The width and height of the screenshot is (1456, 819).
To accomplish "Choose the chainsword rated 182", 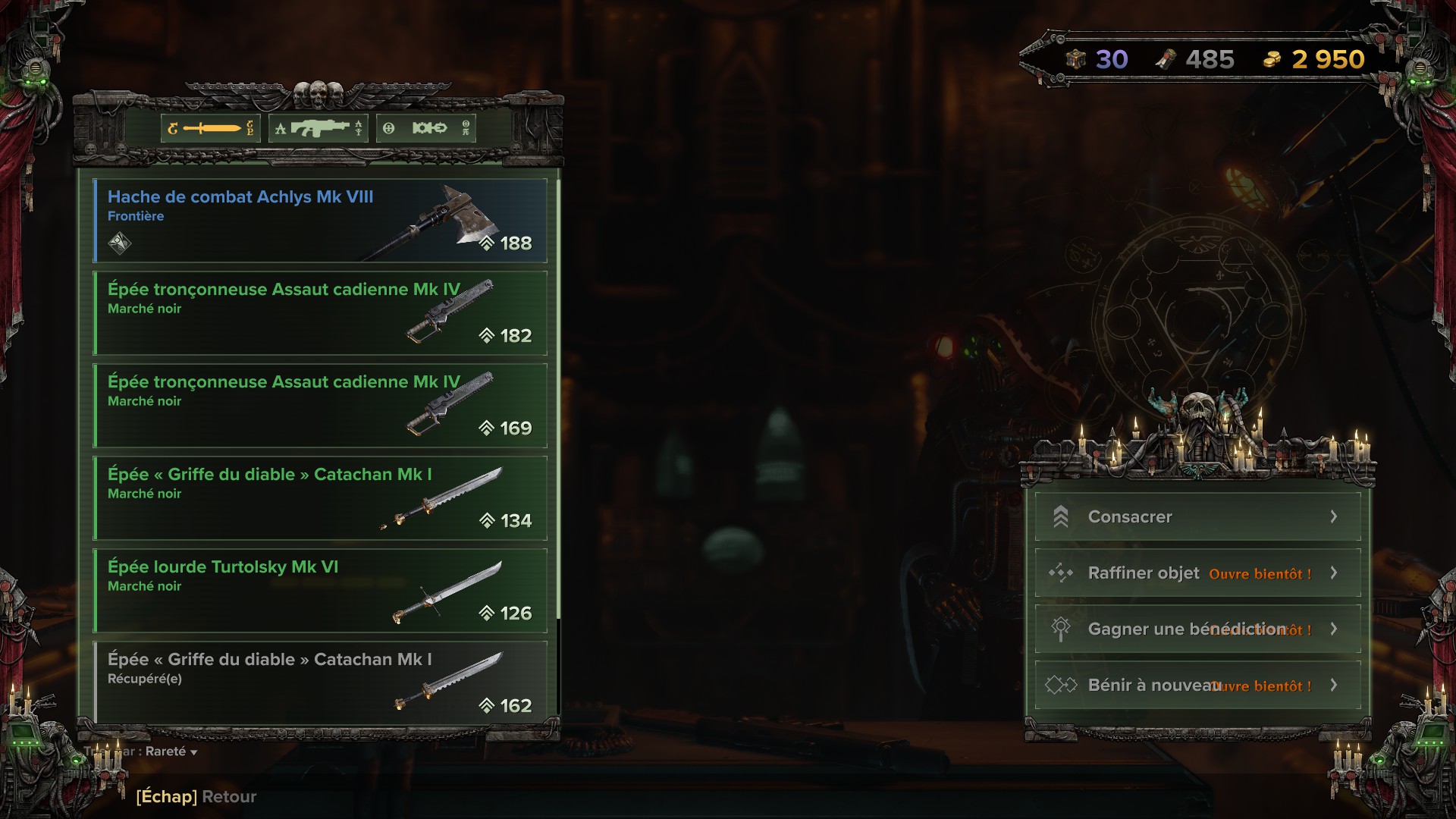I will (x=320, y=313).
